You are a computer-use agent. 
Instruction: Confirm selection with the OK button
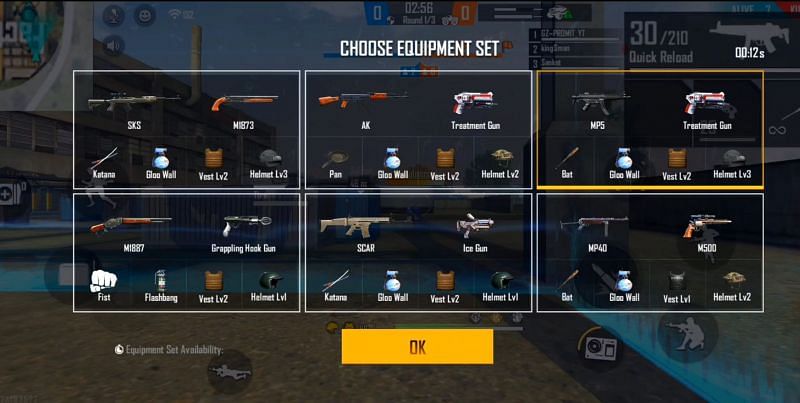pyautogui.click(x=417, y=347)
